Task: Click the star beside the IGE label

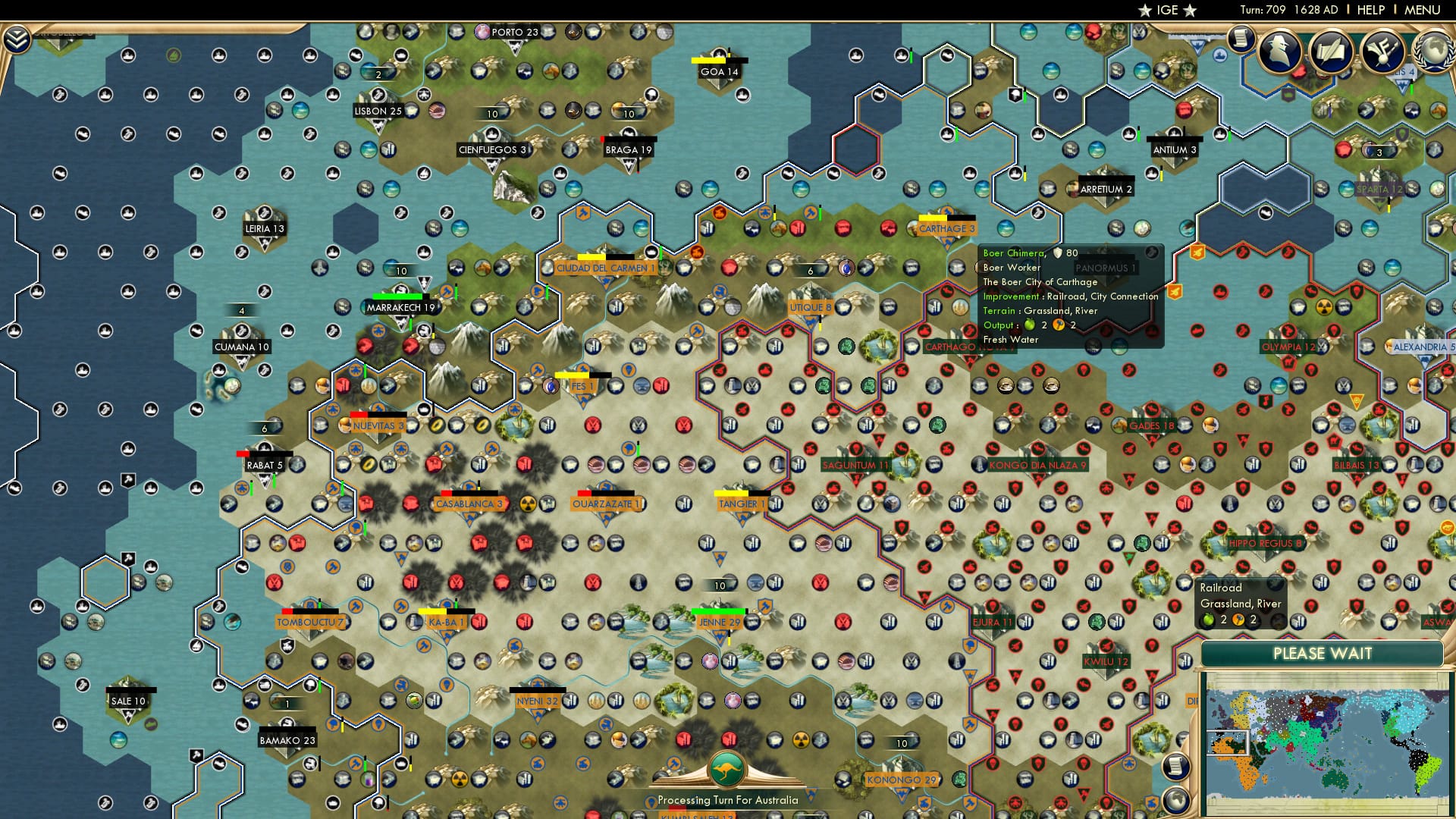Action: pyautogui.click(x=1145, y=10)
